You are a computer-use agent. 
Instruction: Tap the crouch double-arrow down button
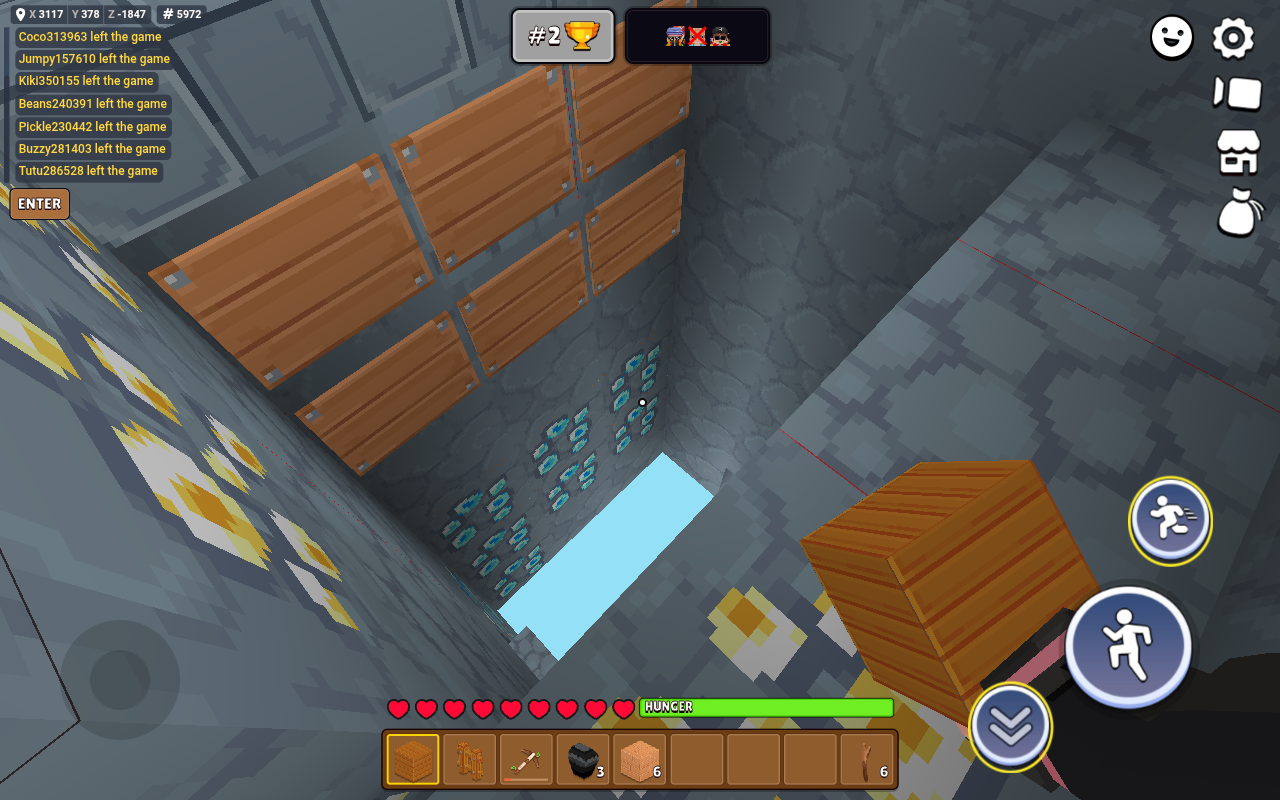tap(1010, 728)
